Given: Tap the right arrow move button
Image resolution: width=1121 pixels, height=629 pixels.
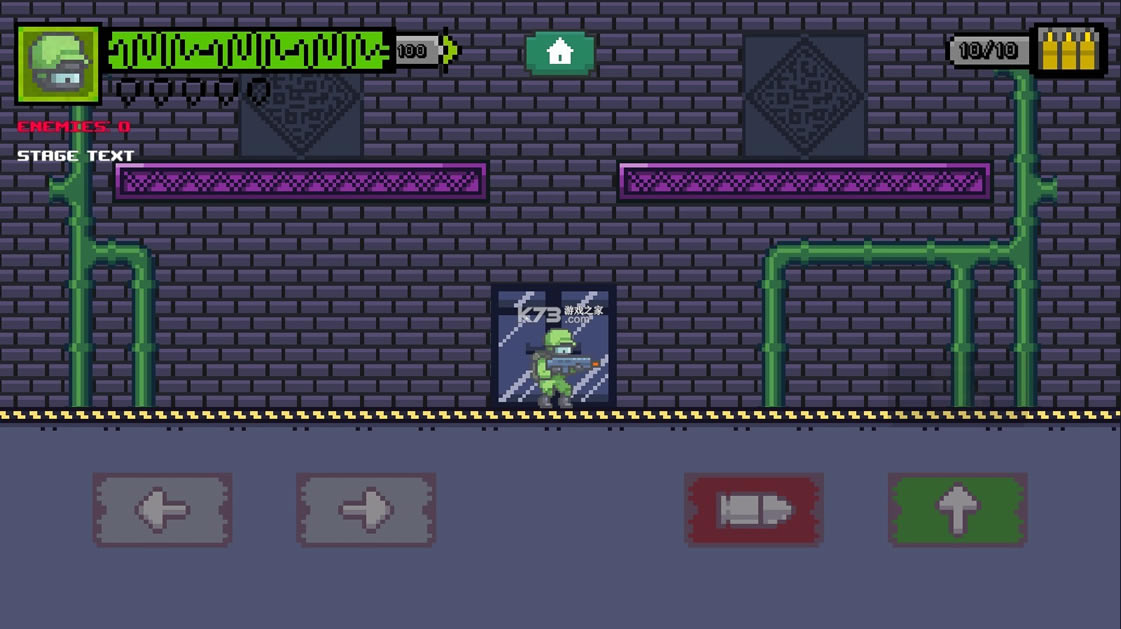Looking at the screenshot, I should pyautogui.click(x=366, y=510).
